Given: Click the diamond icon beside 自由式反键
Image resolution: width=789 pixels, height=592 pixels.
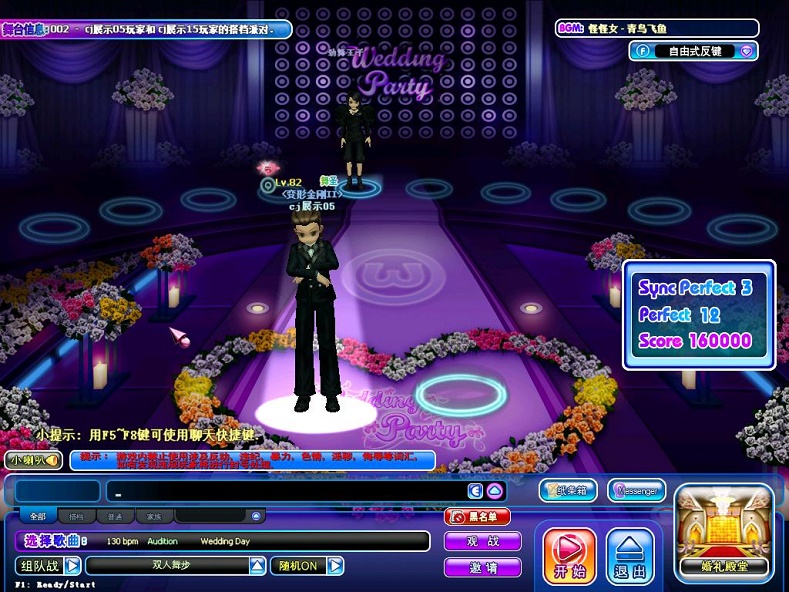Looking at the screenshot, I should point(746,50).
